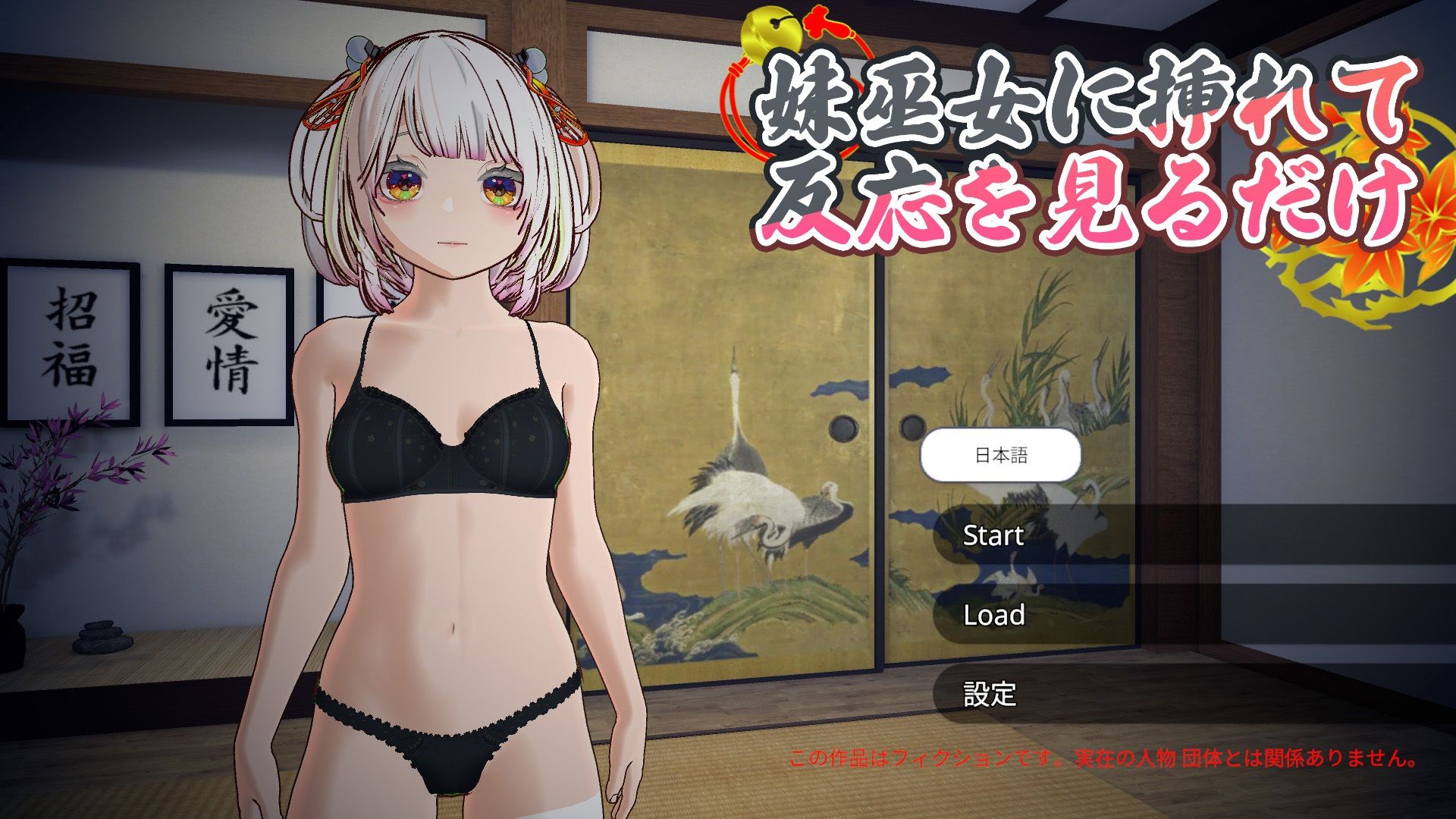The width and height of the screenshot is (1456, 819).
Task: Click the Load button to restore a save
Action: (x=993, y=616)
